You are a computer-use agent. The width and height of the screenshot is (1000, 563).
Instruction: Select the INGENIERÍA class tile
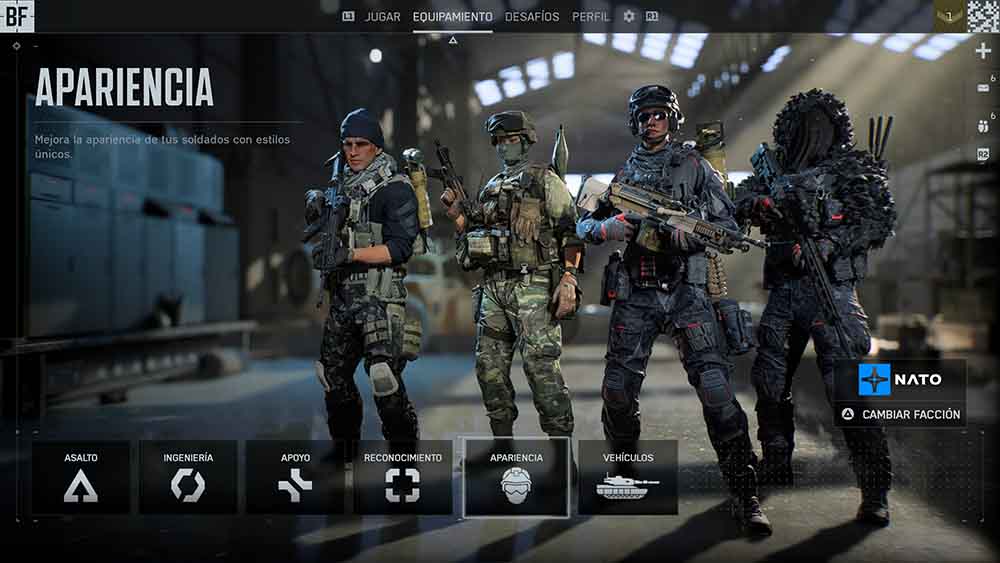coord(188,477)
